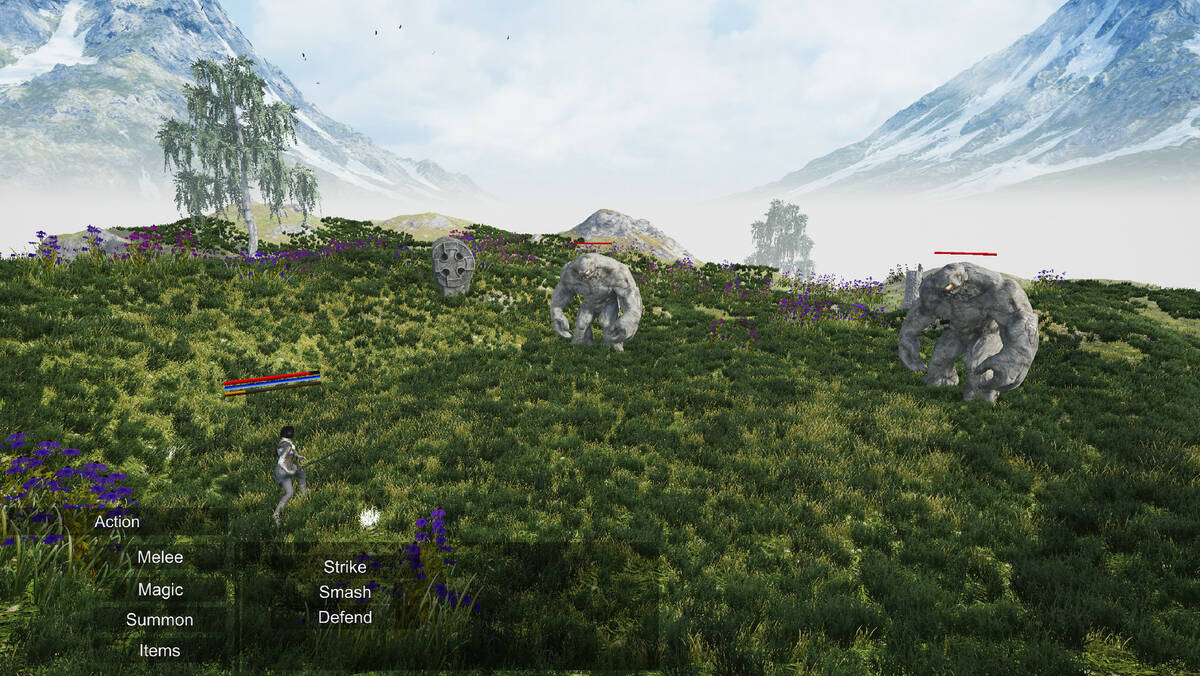1200x676 pixels.
Task: Use the Strike attack
Action: (345, 567)
